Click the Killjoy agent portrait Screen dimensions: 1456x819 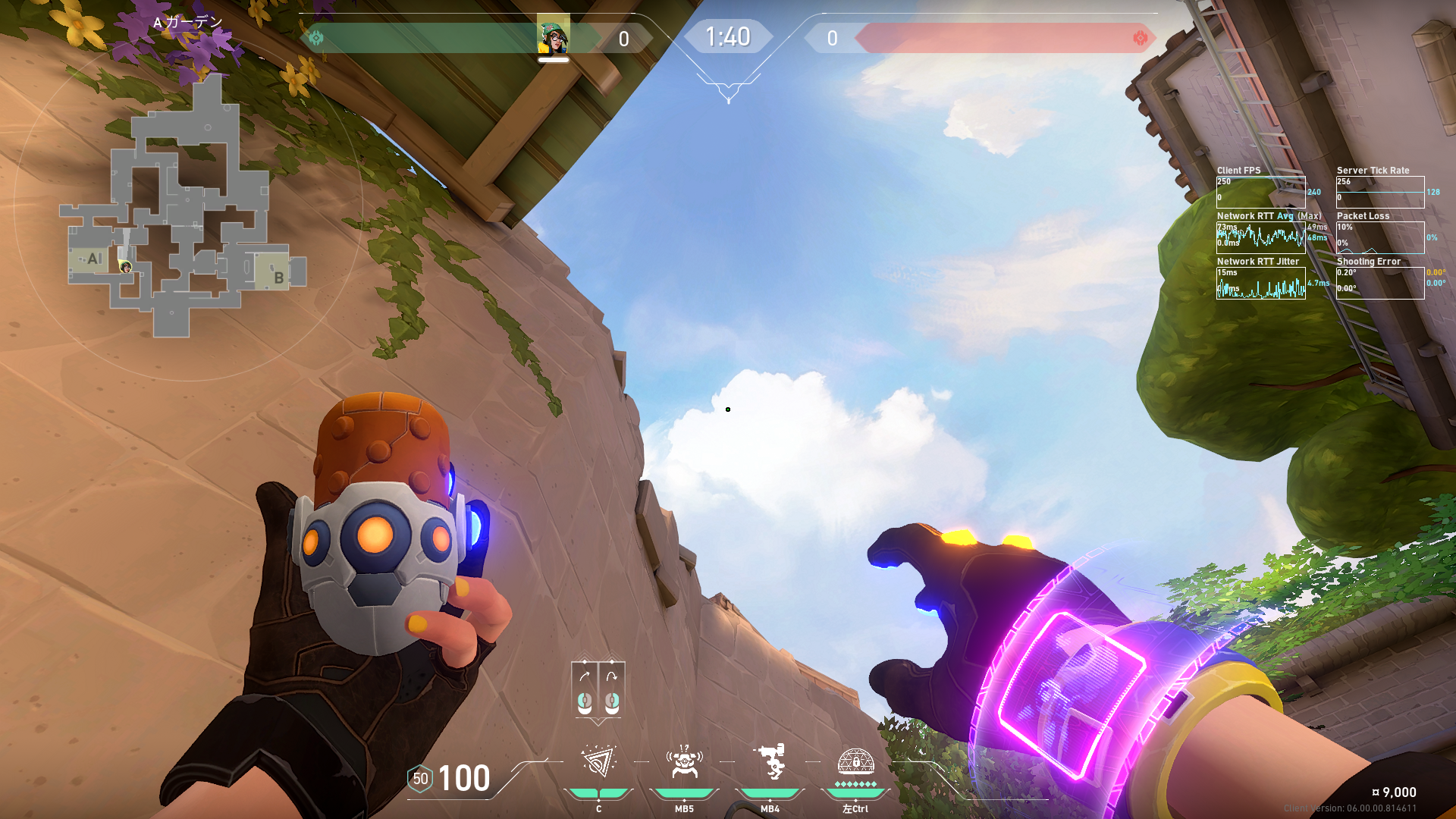click(554, 36)
